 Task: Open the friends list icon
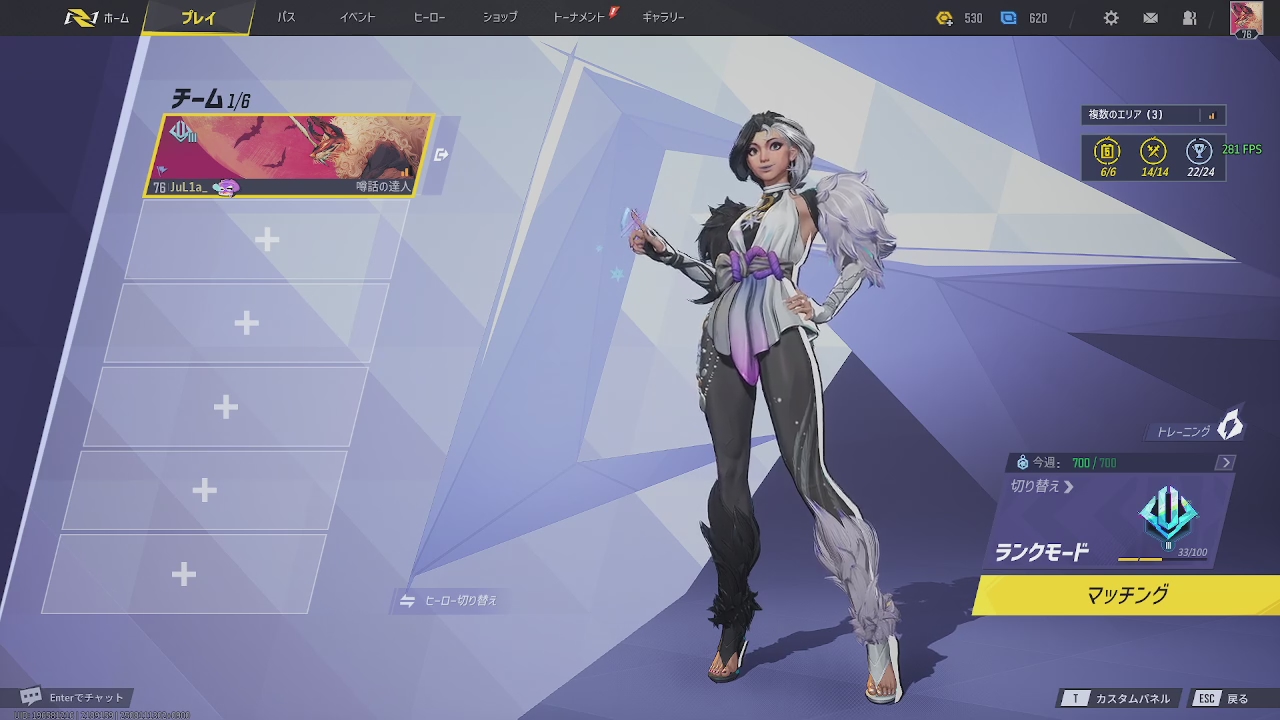1190,18
